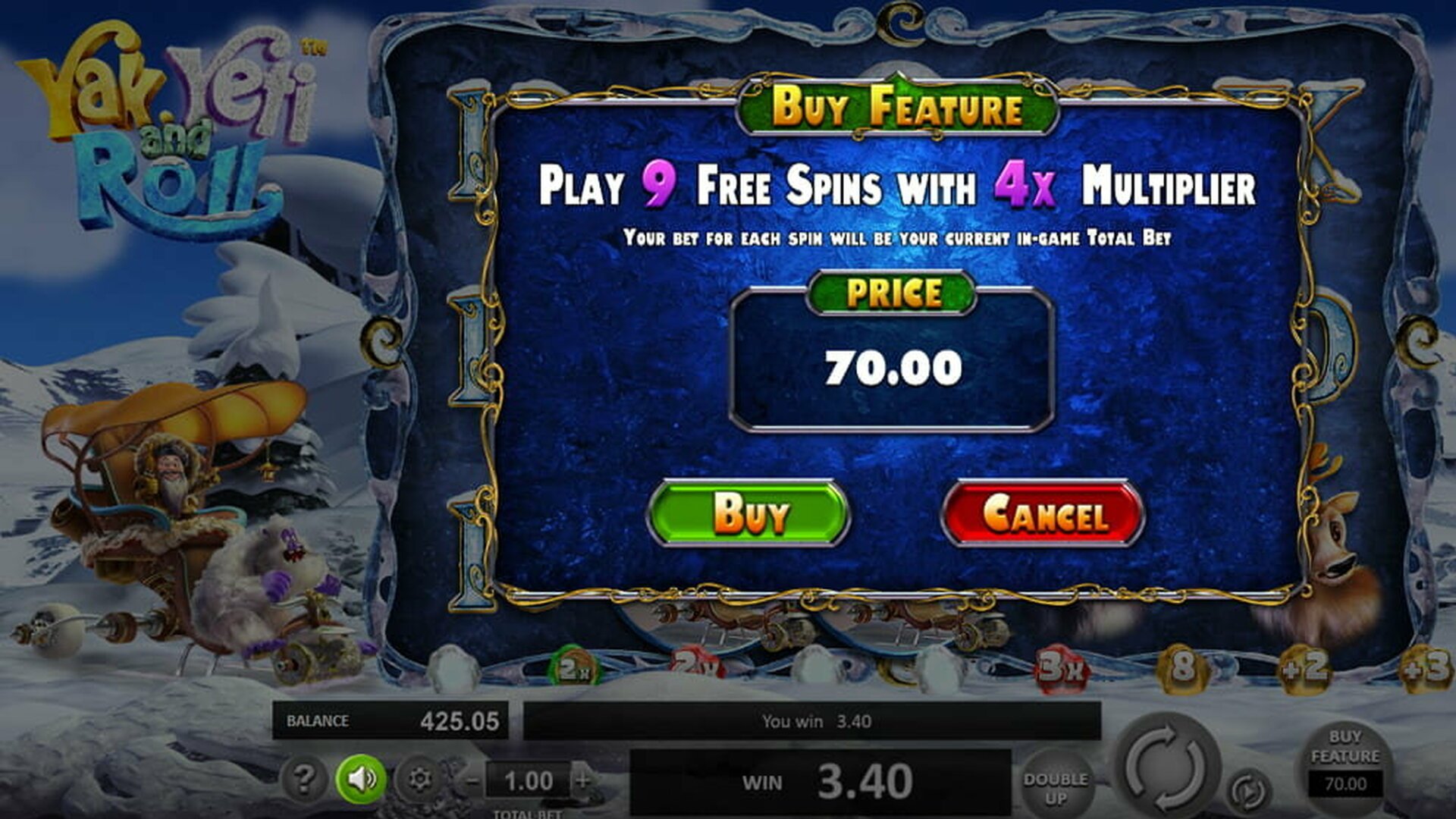
Task: Increase total bet with plus button
Action: 583,780
